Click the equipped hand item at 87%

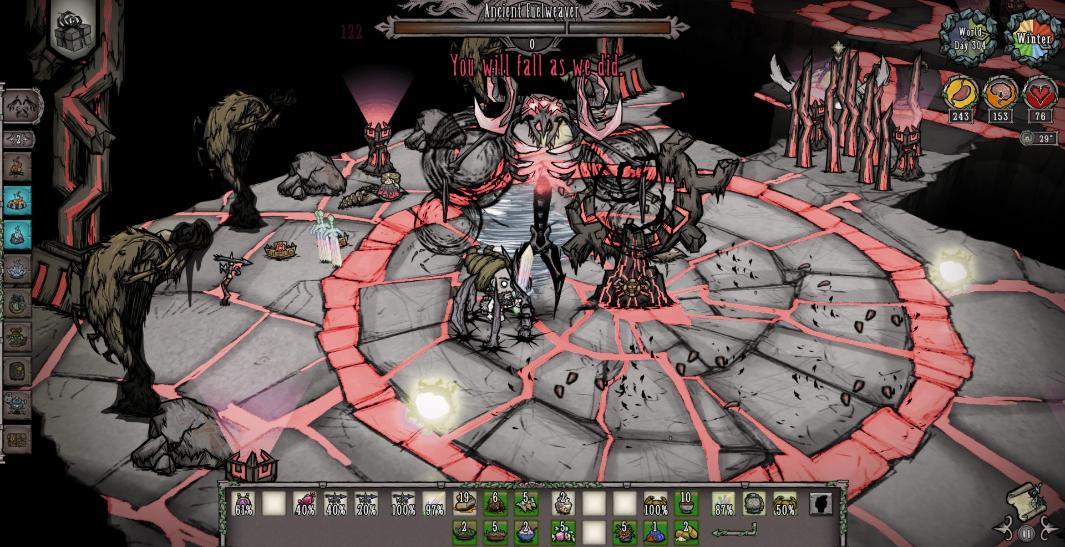pos(723,503)
